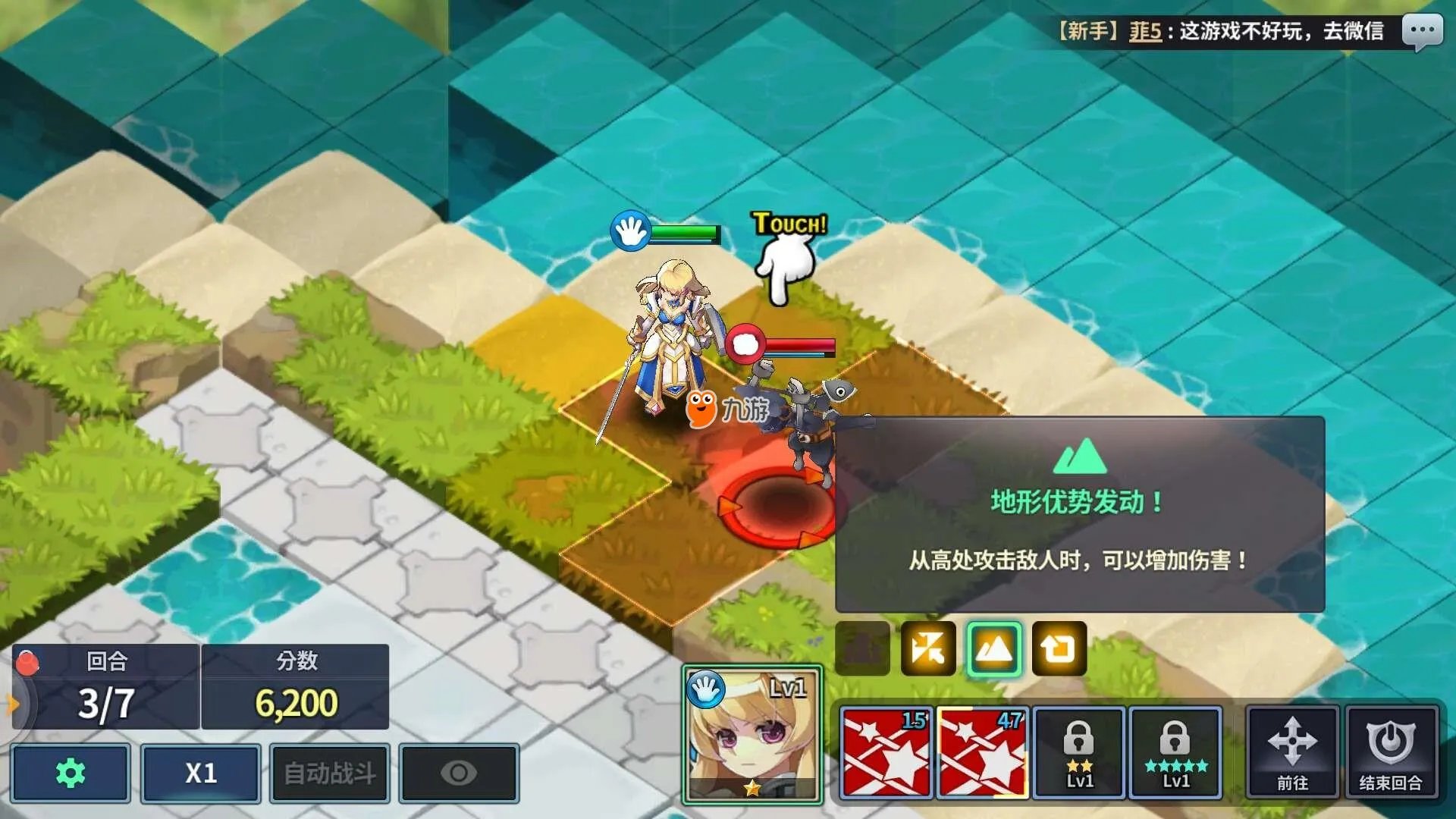Choose the 前往 move button
1456x819 pixels.
1292,752
